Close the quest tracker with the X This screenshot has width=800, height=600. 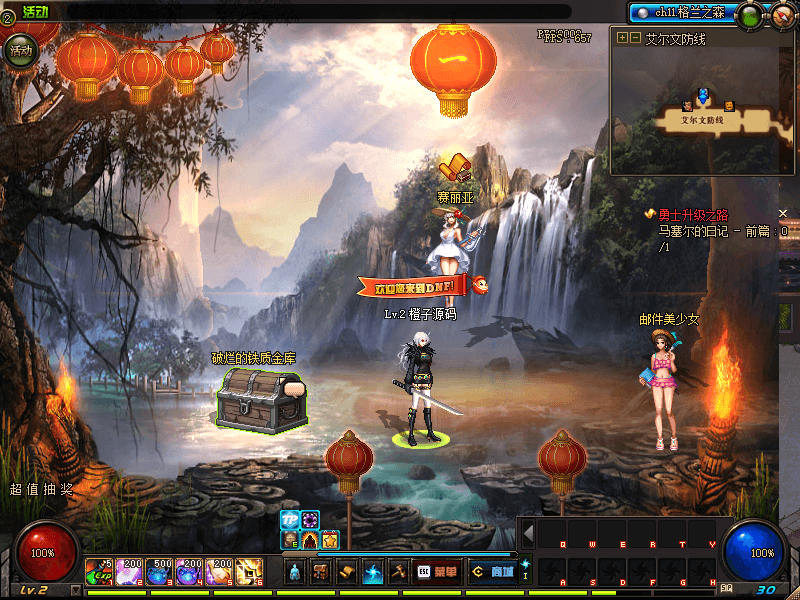pyautogui.click(x=783, y=214)
